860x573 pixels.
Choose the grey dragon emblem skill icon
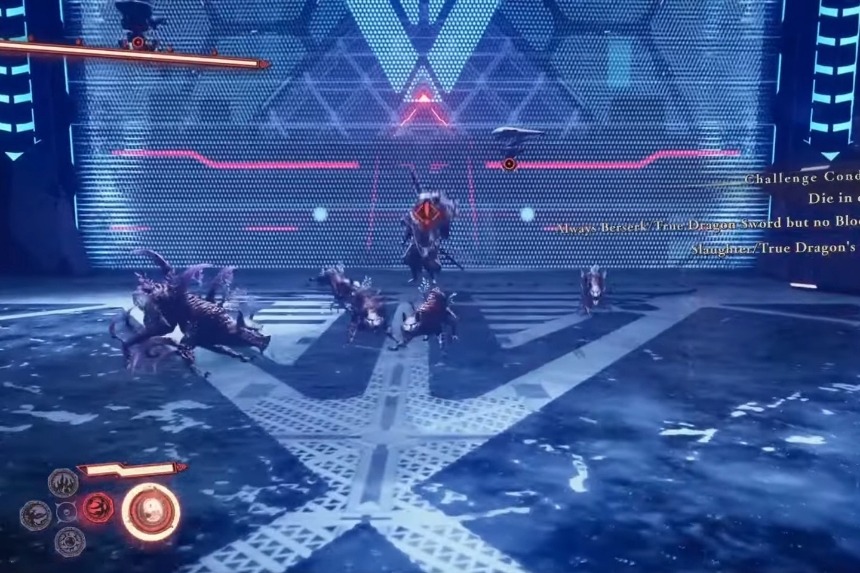(x=35, y=515)
